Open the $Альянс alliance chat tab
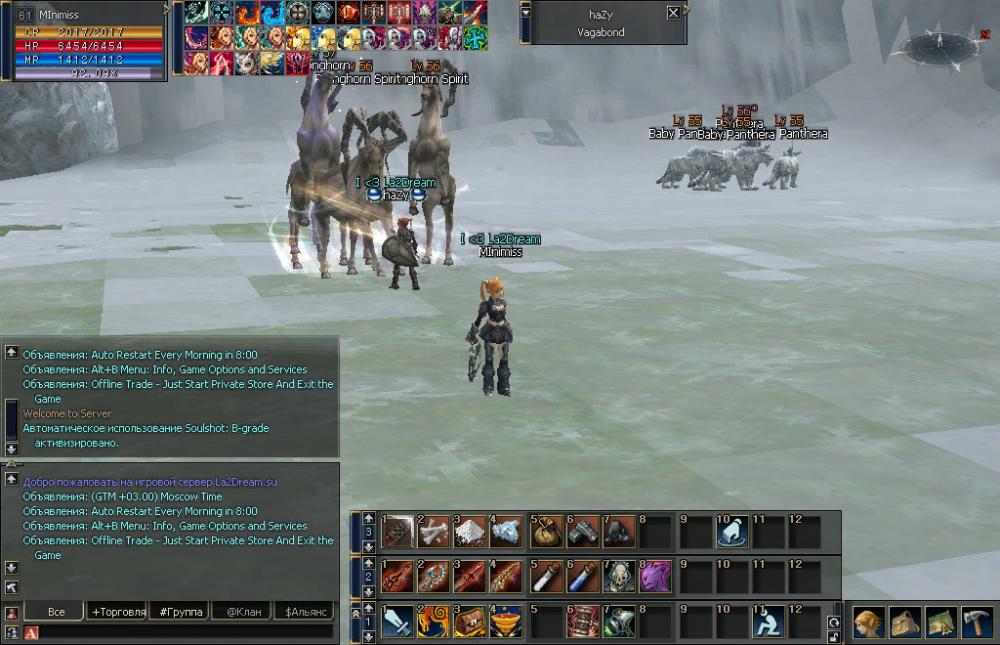This screenshot has width=1000, height=645. tap(306, 611)
